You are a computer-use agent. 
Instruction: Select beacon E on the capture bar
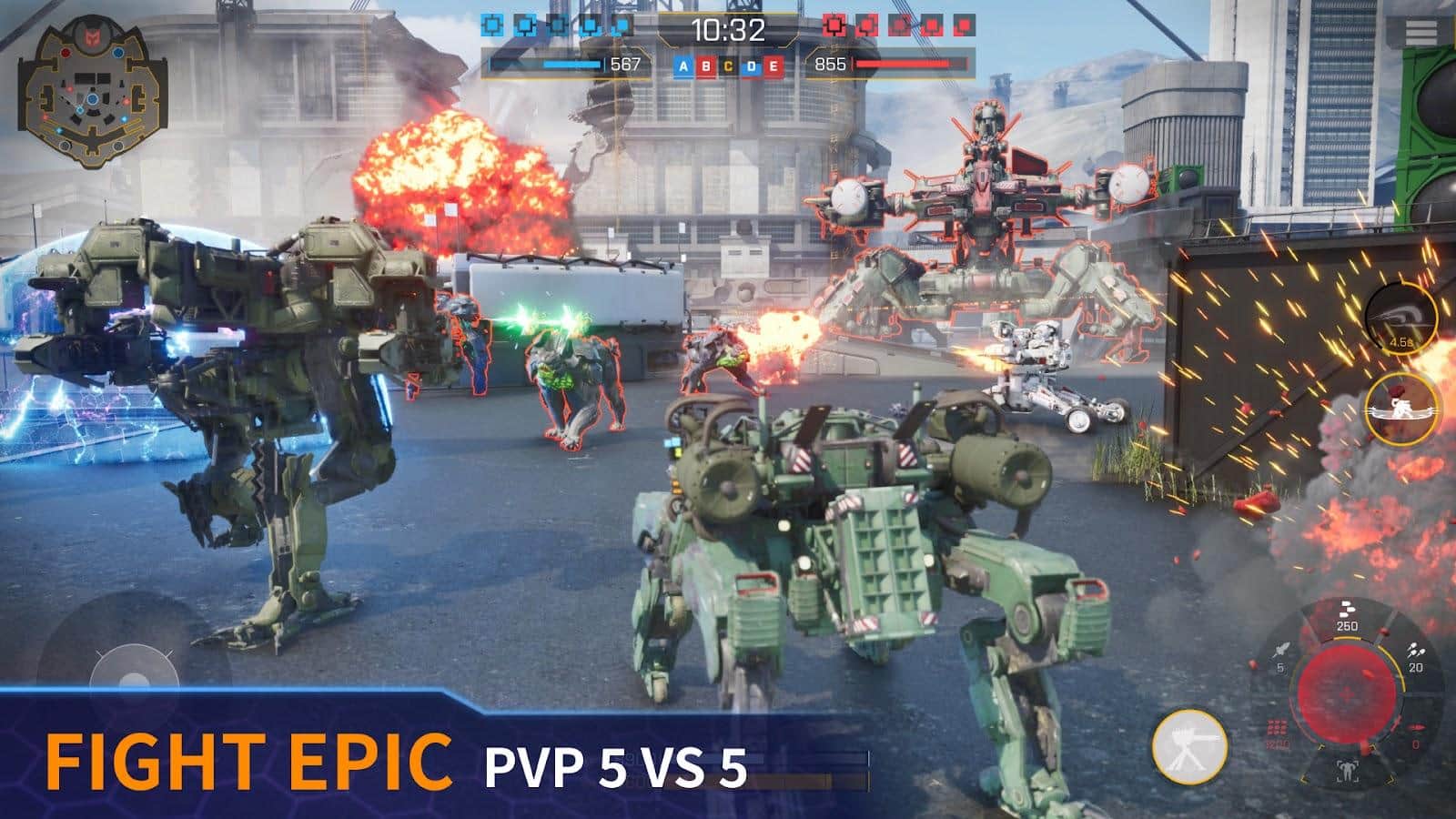(x=774, y=66)
